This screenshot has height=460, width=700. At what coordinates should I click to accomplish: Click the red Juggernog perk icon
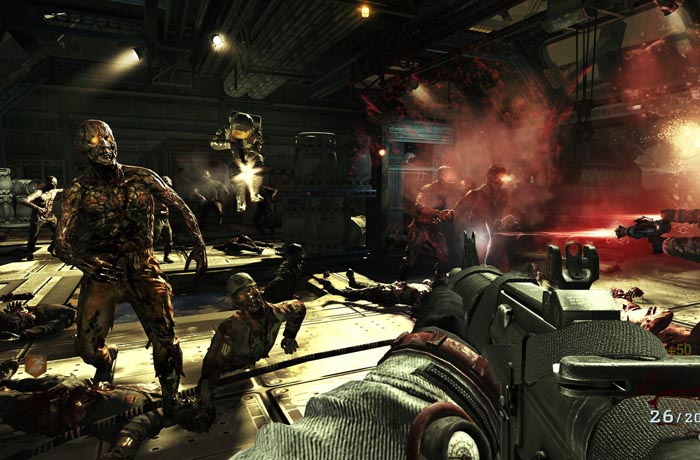pos(34,366)
